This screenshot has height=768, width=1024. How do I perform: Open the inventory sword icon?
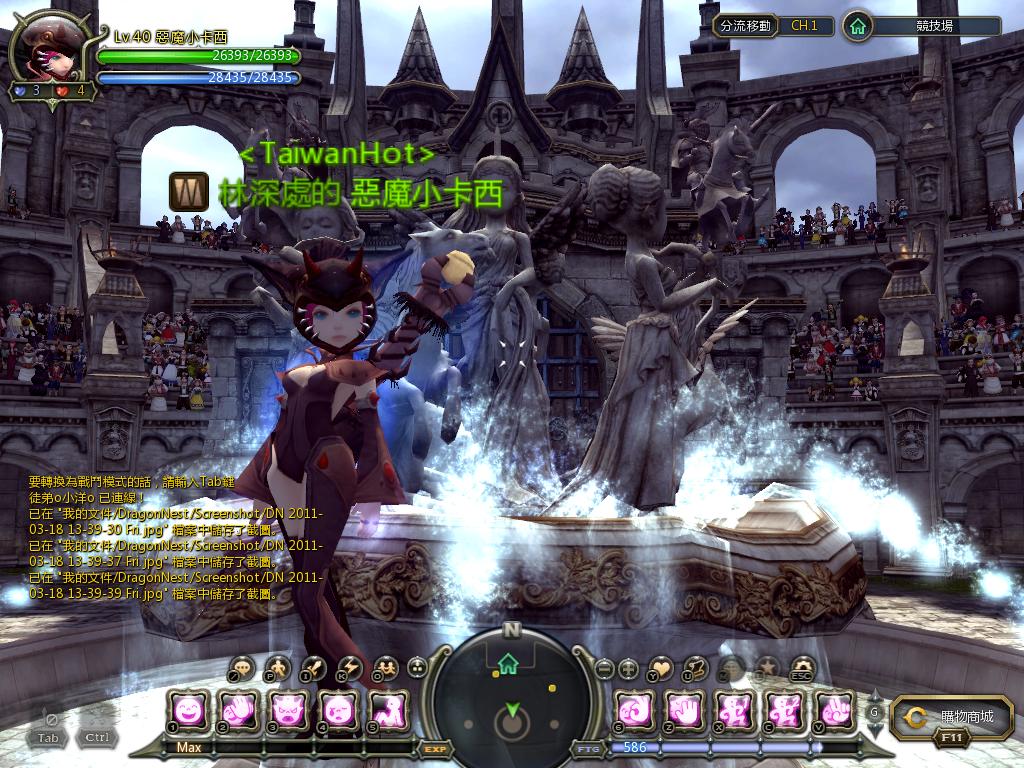click(314, 669)
